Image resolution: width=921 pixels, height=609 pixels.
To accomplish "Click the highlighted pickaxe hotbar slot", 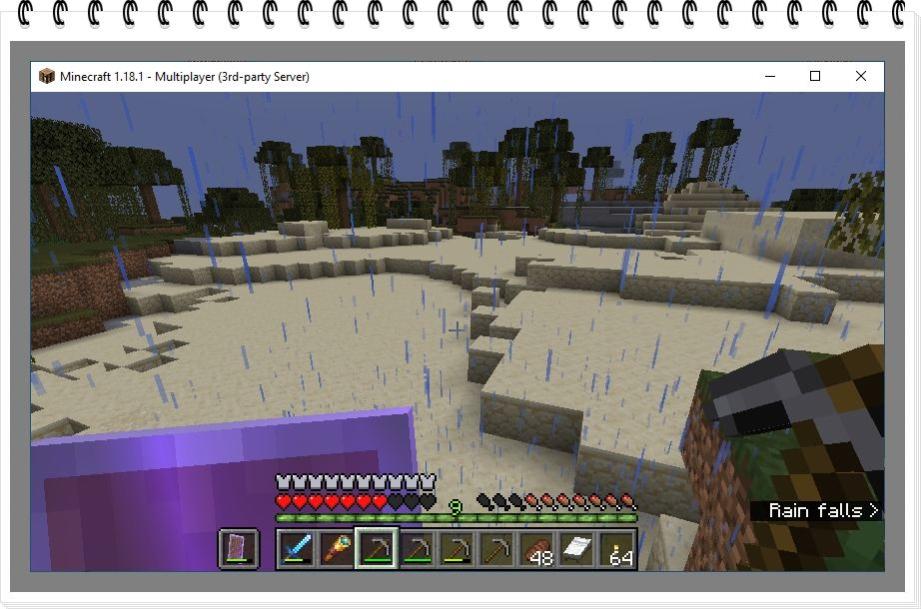I will coord(377,549).
